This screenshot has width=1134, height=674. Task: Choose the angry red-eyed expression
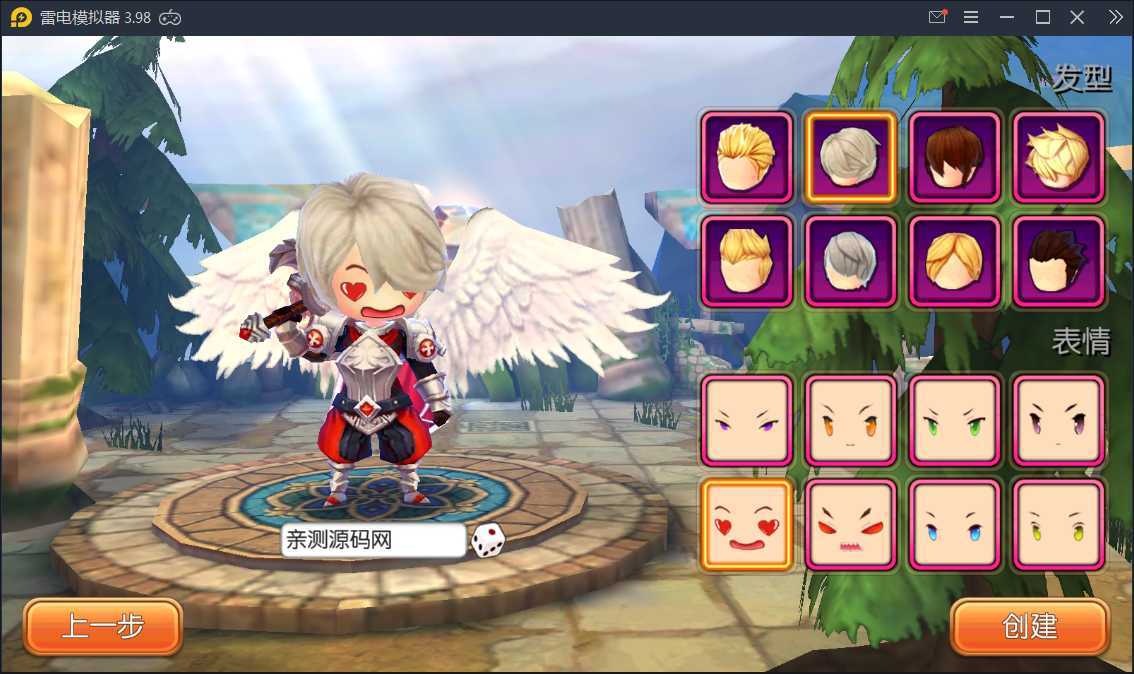[x=850, y=525]
